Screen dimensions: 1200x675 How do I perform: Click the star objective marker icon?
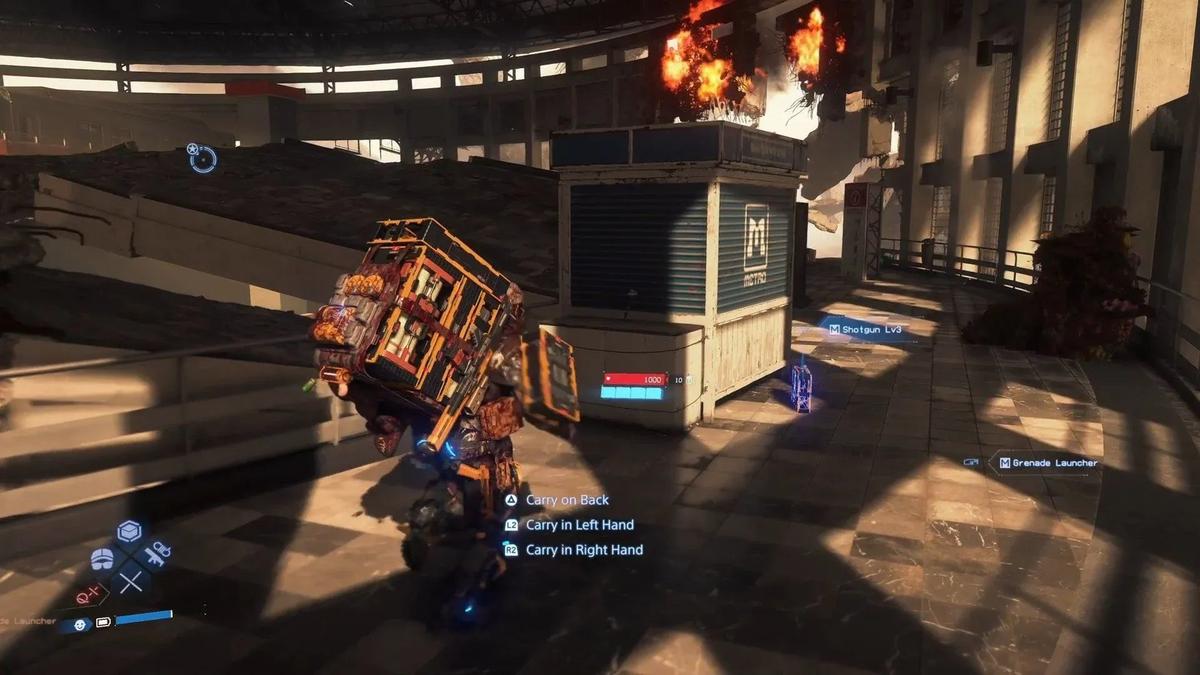pos(201,157)
